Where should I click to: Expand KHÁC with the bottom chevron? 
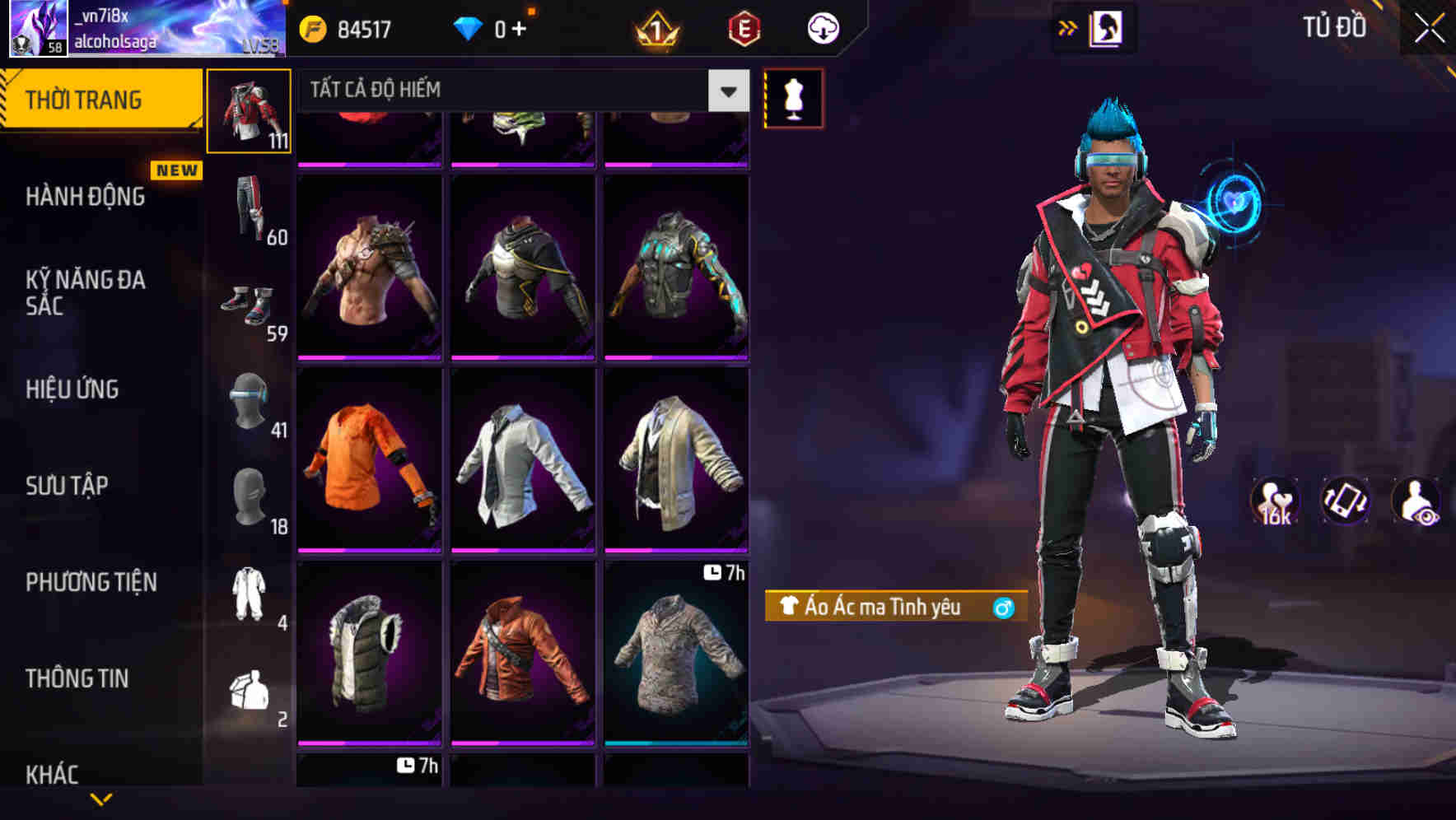tap(101, 797)
